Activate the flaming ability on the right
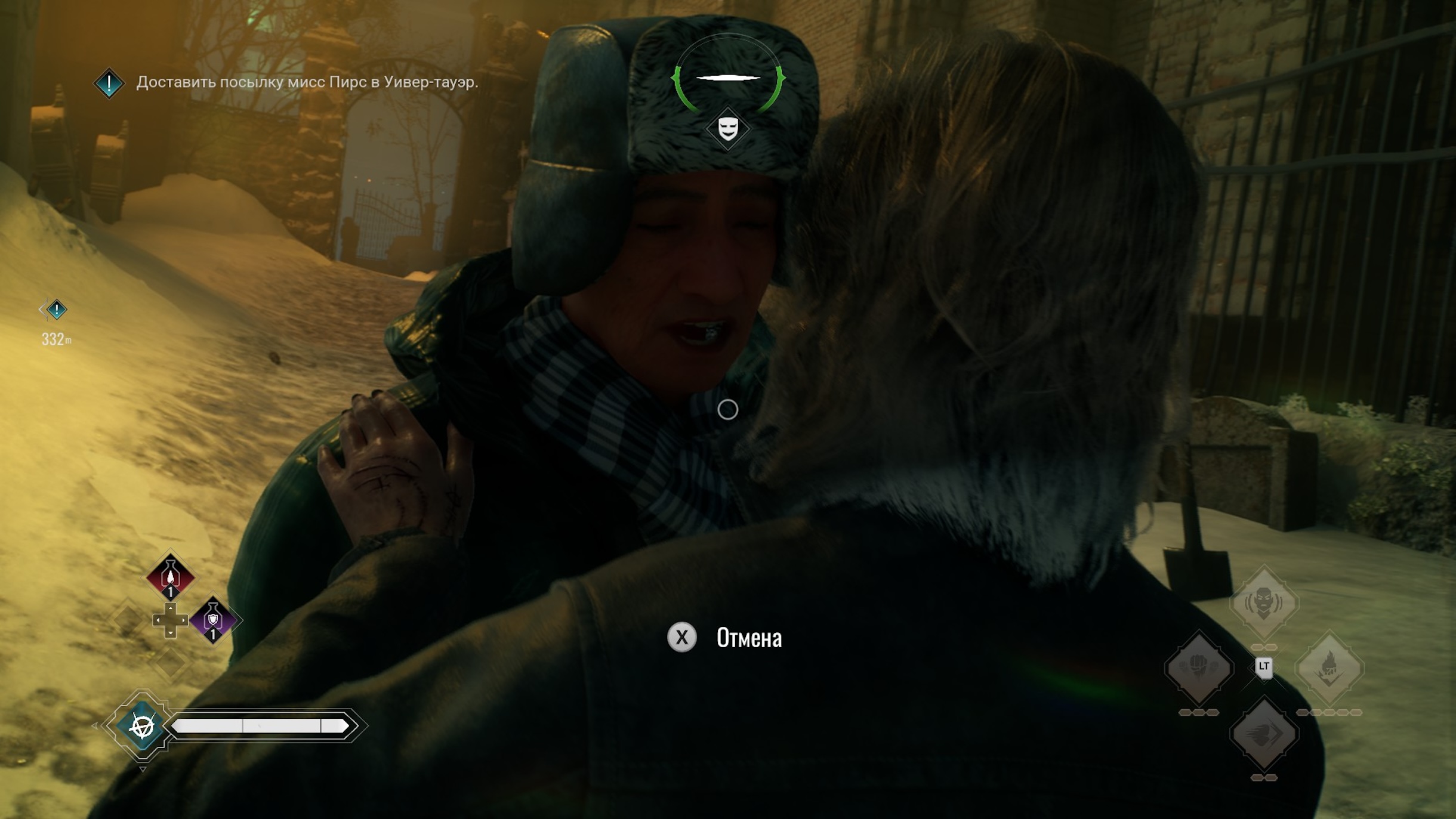Viewport: 1456px width, 819px height. coord(1329,667)
